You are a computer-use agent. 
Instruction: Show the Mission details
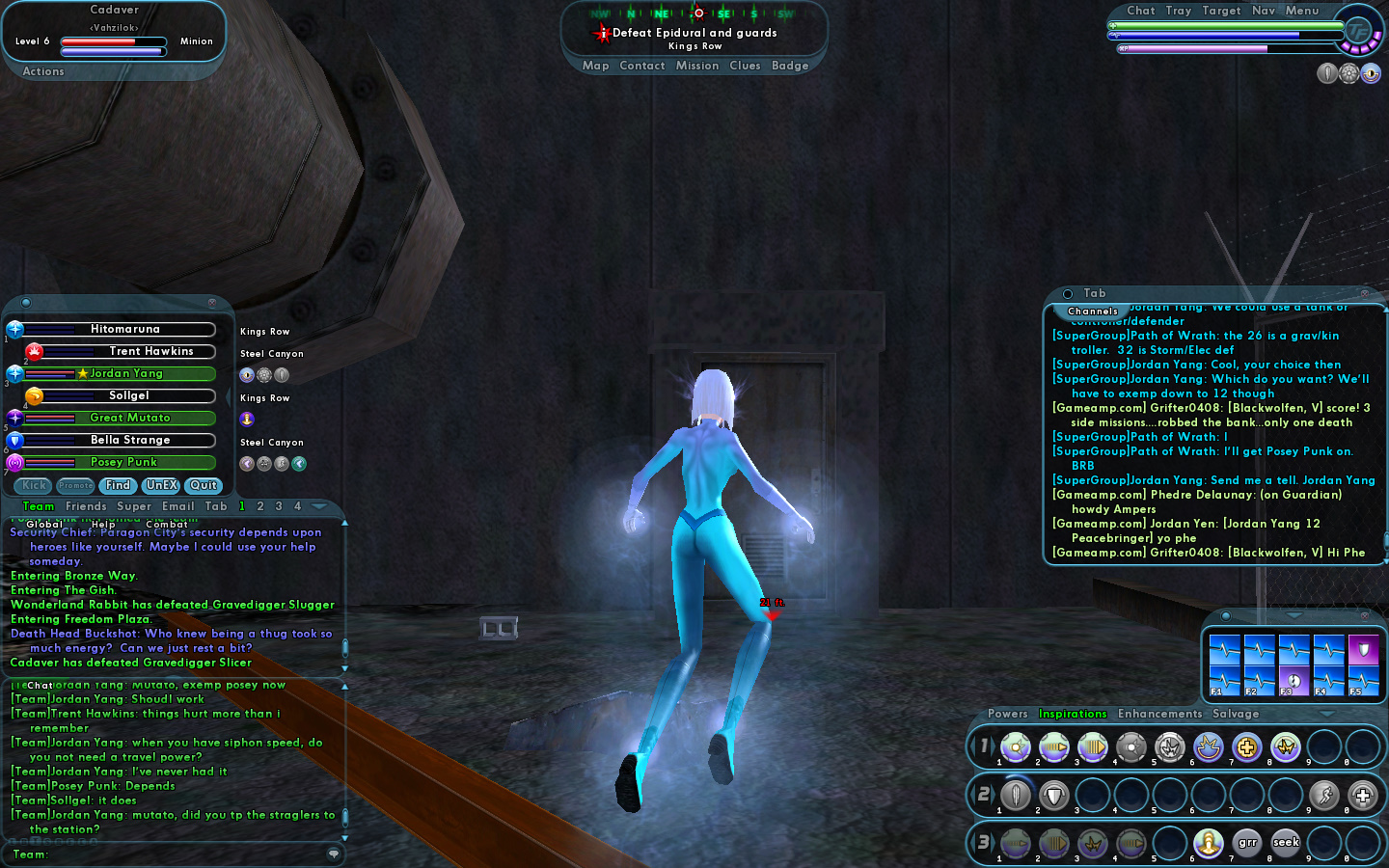click(697, 66)
